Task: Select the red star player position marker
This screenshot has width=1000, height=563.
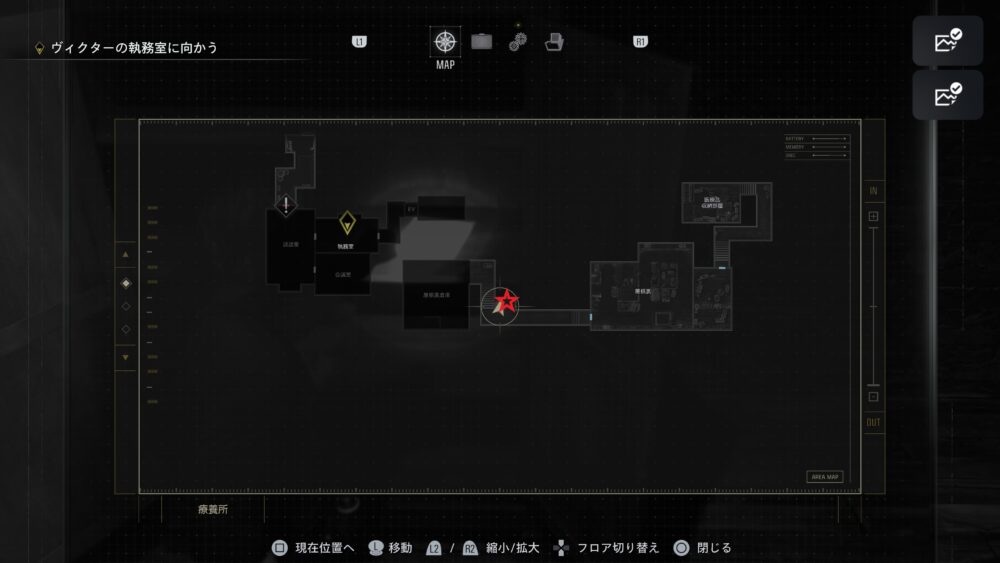Action: tap(503, 303)
